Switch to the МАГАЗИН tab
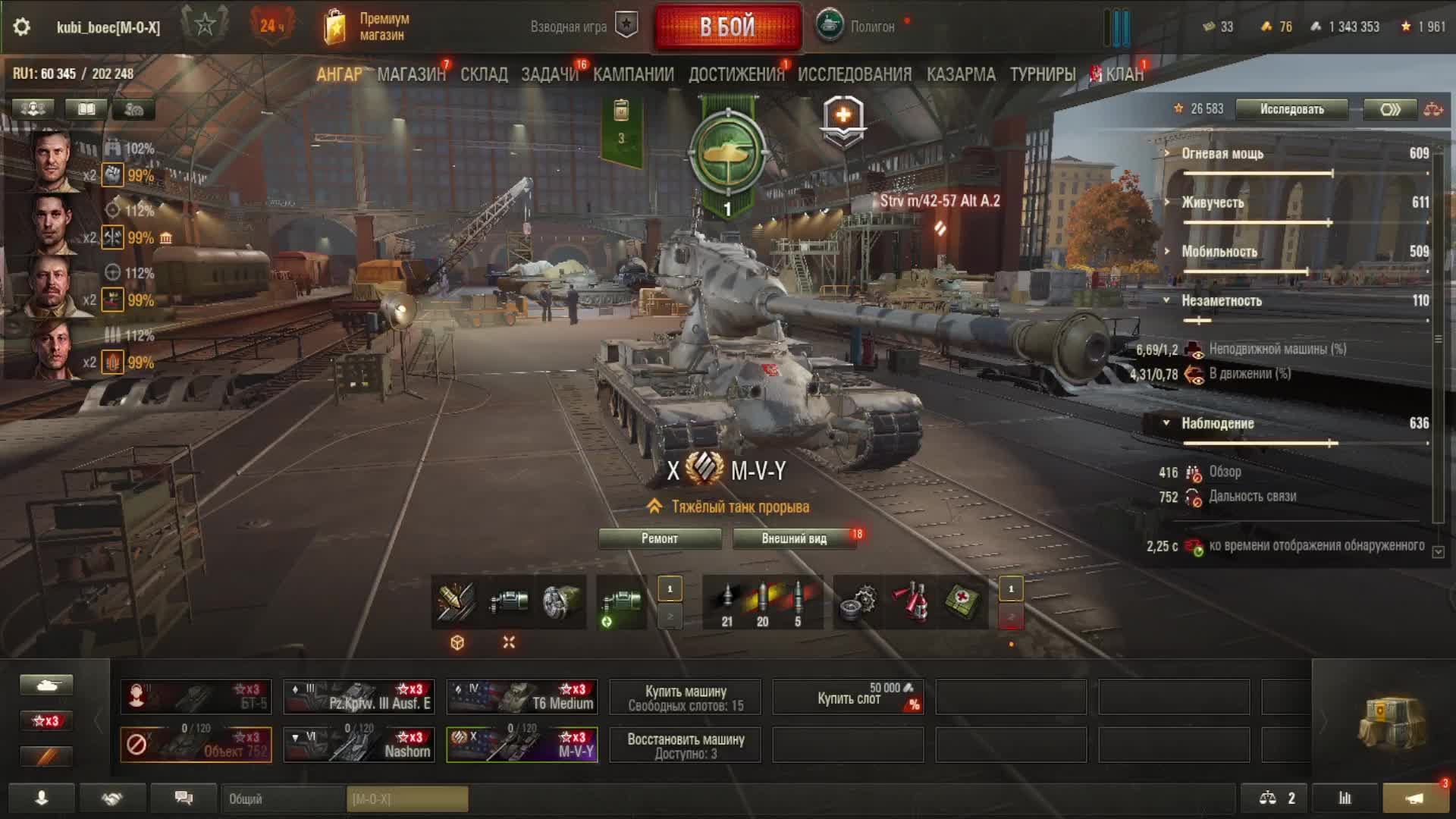Viewport: 1456px width, 819px height. (x=411, y=74)
